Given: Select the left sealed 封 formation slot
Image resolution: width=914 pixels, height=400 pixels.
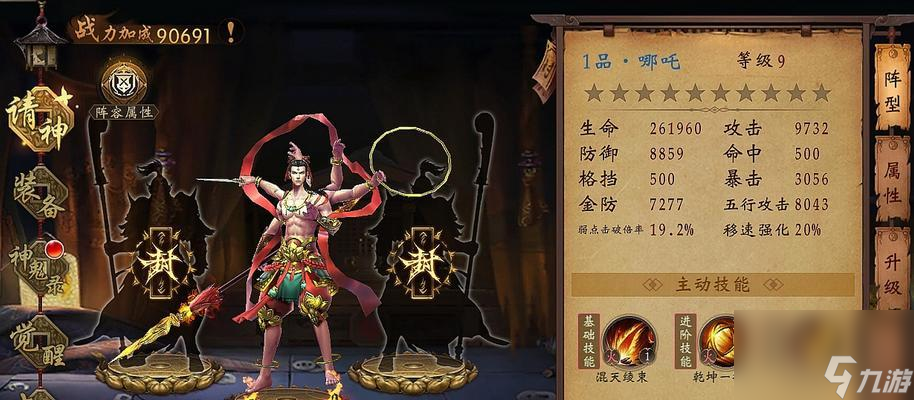Looking at the screenshot, I should tap(158, 265).
